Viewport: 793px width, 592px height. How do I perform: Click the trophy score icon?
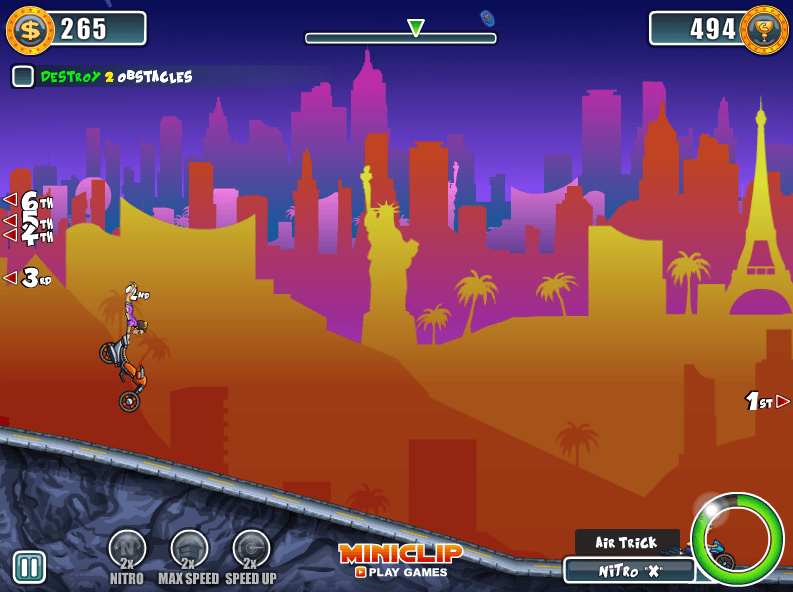pos(764,30)
